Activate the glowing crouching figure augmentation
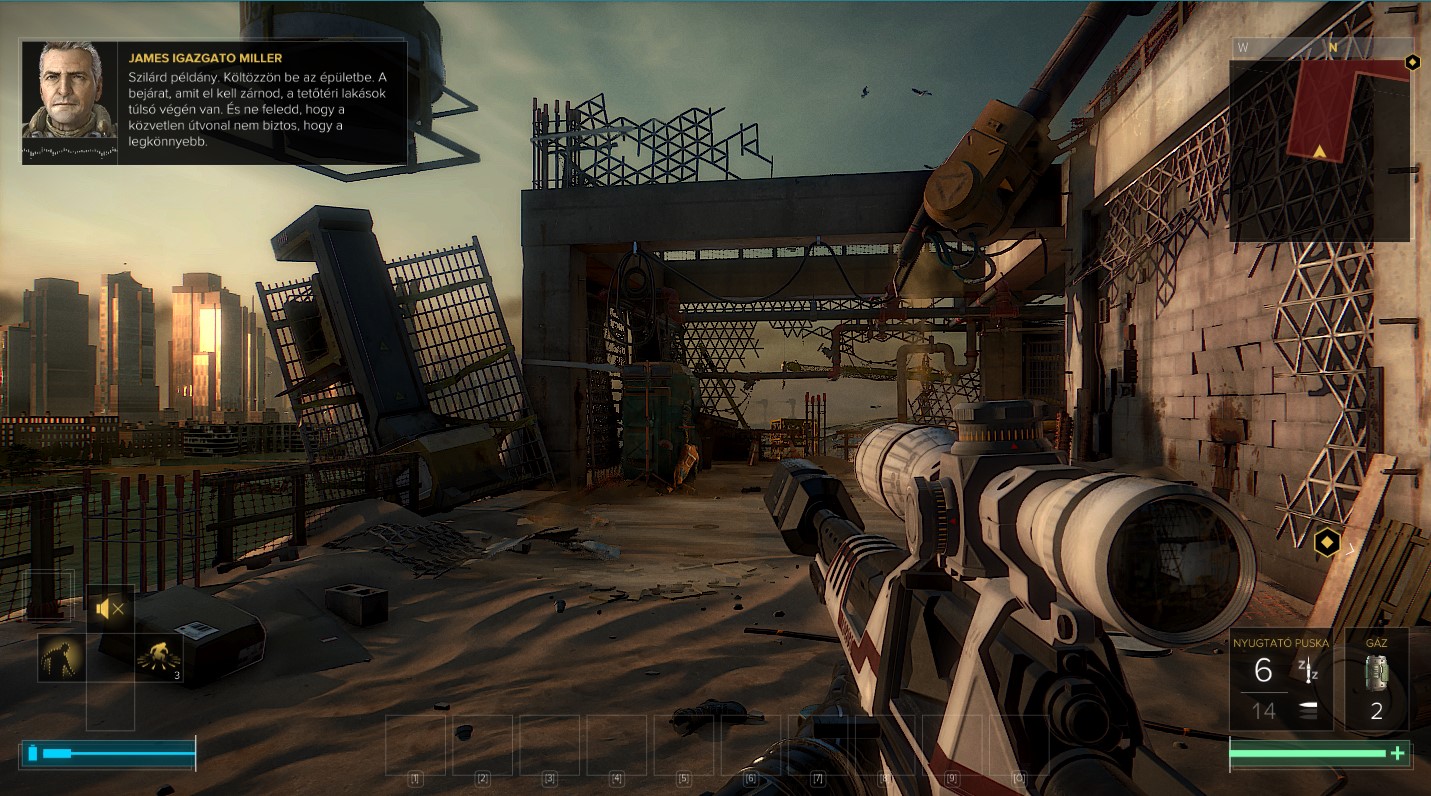 [61, 657]
